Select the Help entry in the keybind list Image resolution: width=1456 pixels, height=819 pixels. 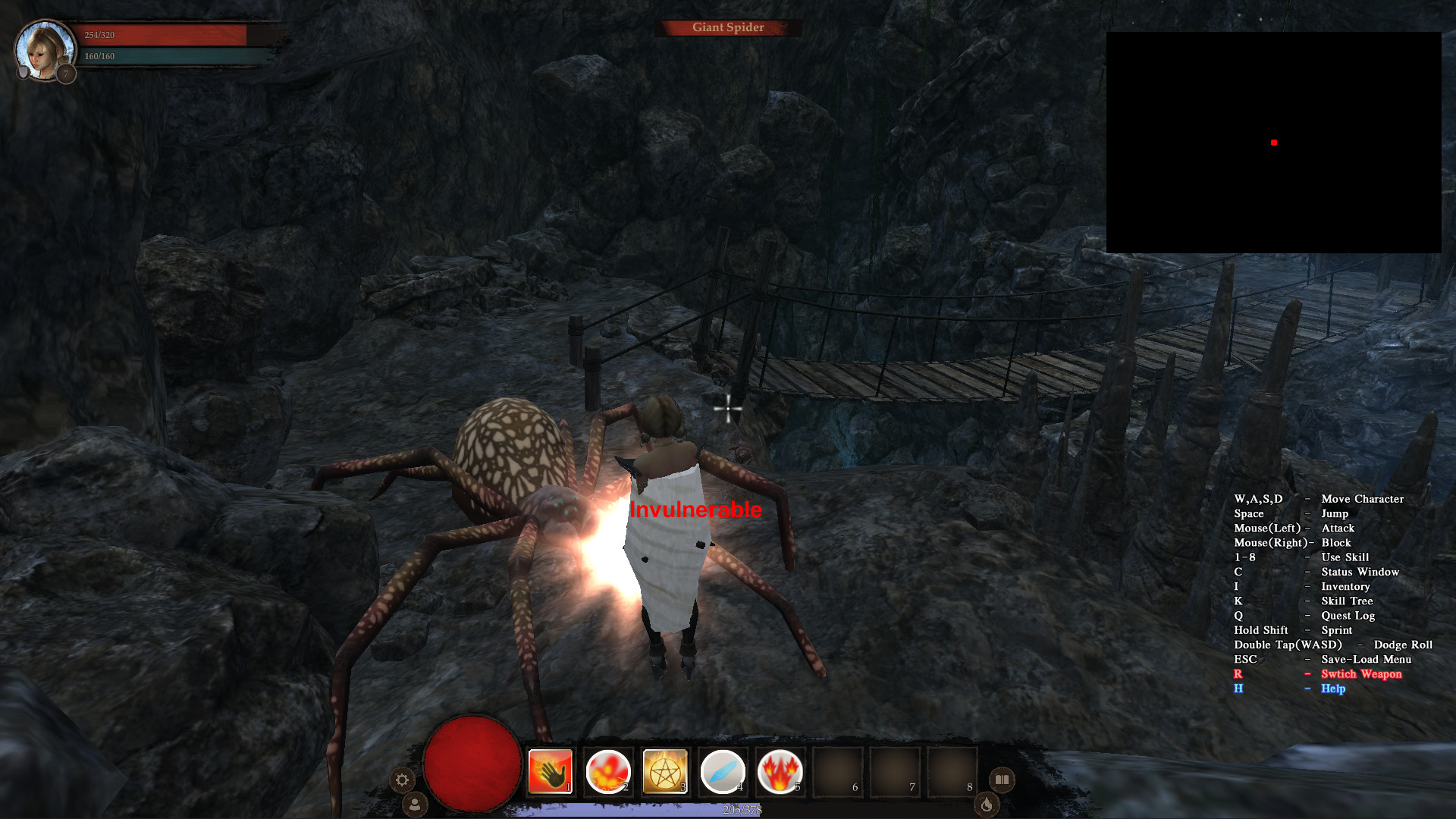pyautogui.click(x=1334, y=689)
